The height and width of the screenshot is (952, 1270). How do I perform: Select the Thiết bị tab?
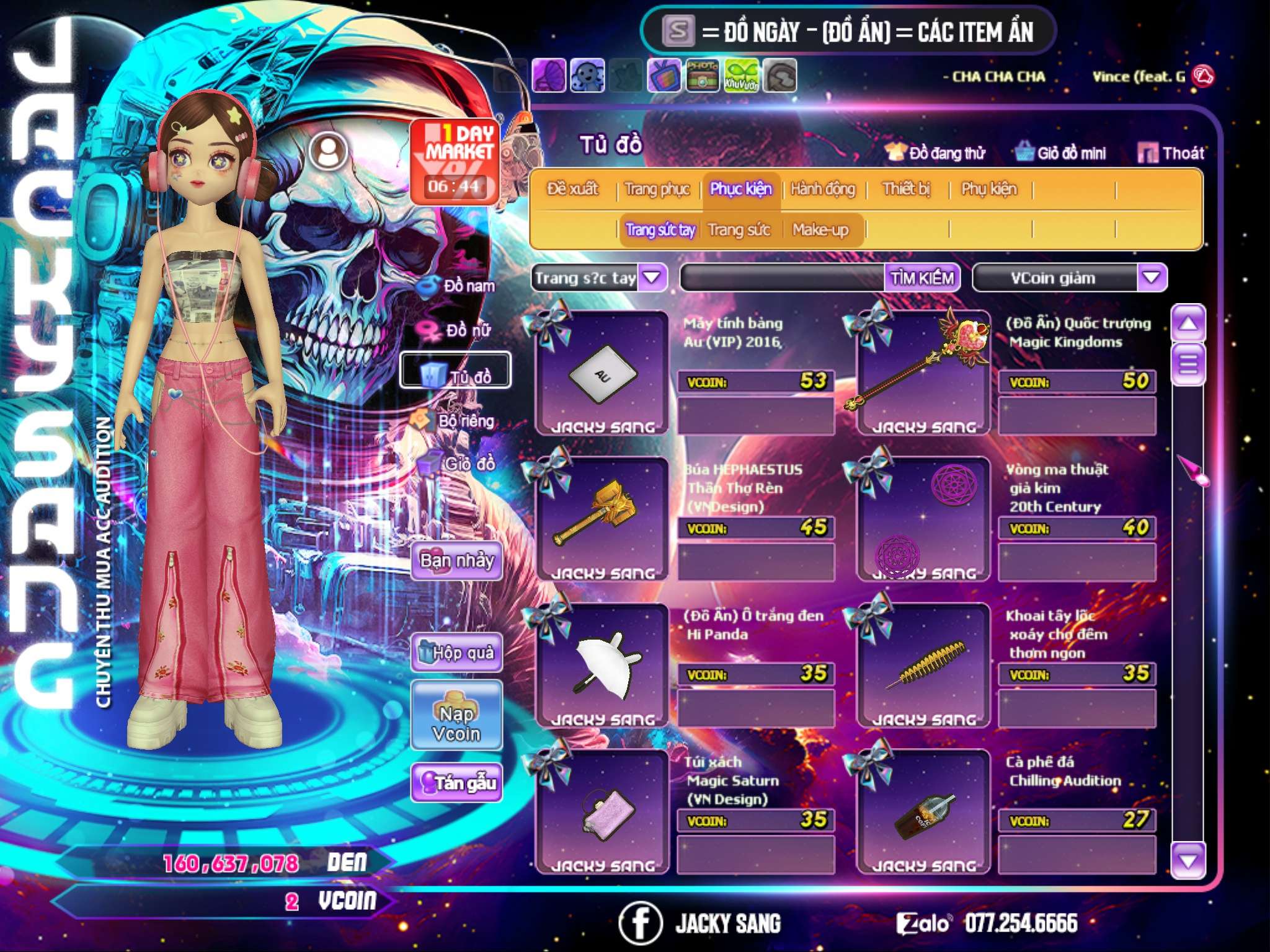tap(906, 189)
